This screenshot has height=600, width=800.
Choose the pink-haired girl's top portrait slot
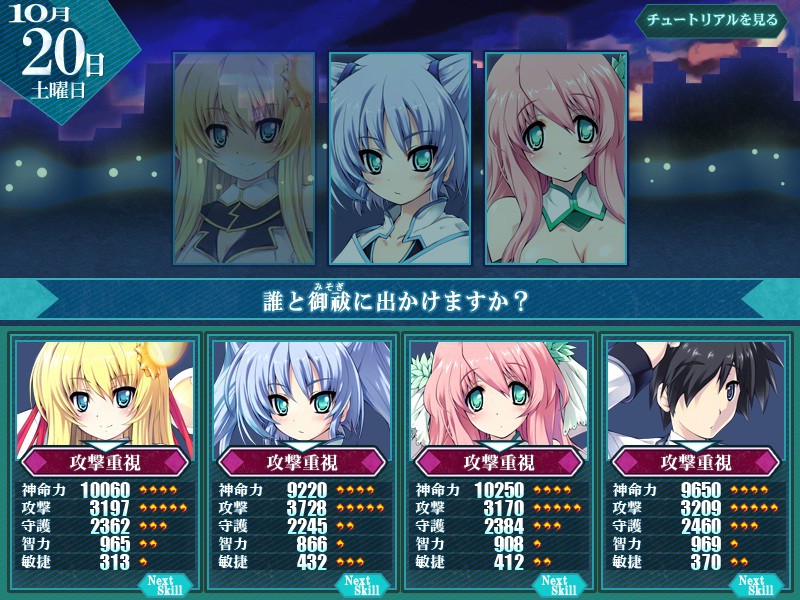(x=556, y=158)
